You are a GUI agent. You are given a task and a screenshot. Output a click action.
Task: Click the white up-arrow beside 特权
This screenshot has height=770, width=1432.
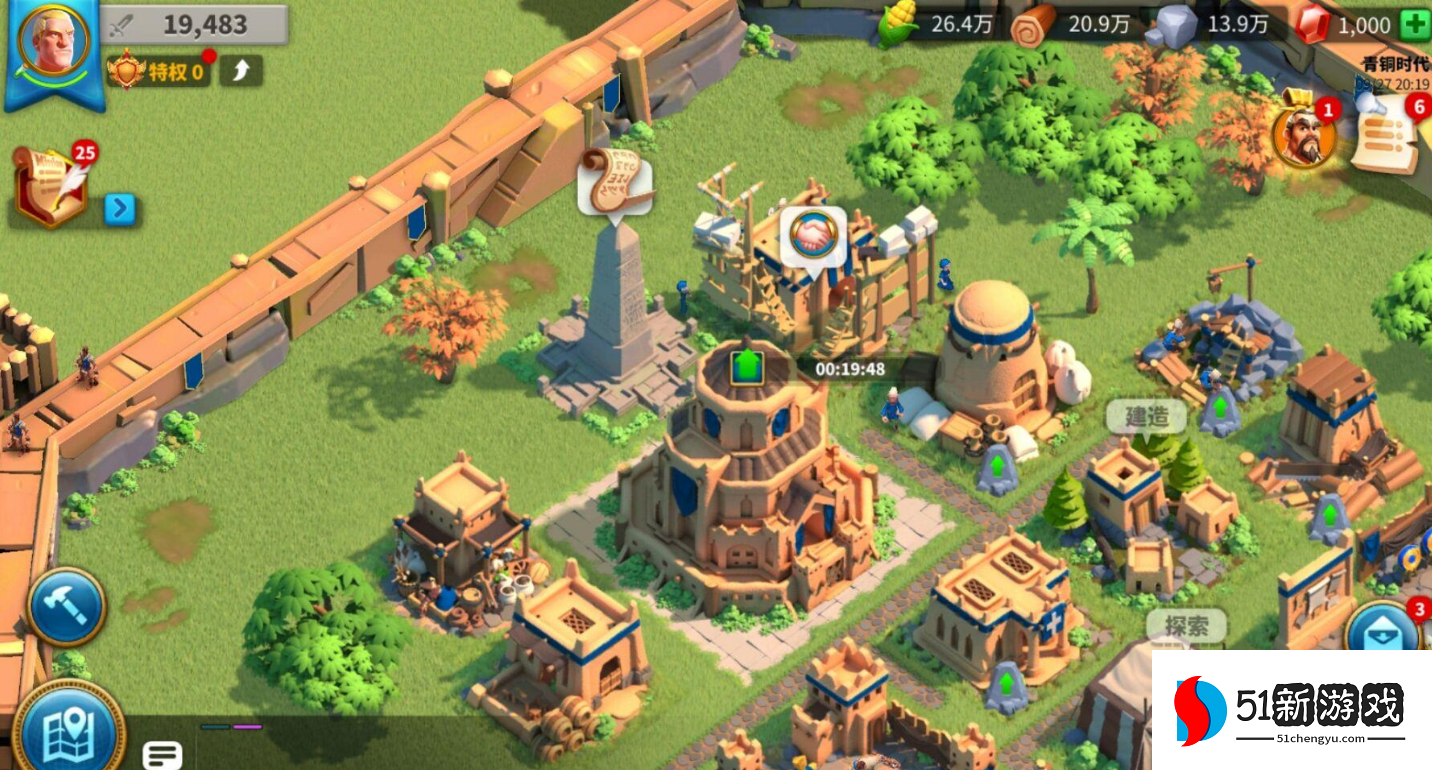tap(241, 70)
